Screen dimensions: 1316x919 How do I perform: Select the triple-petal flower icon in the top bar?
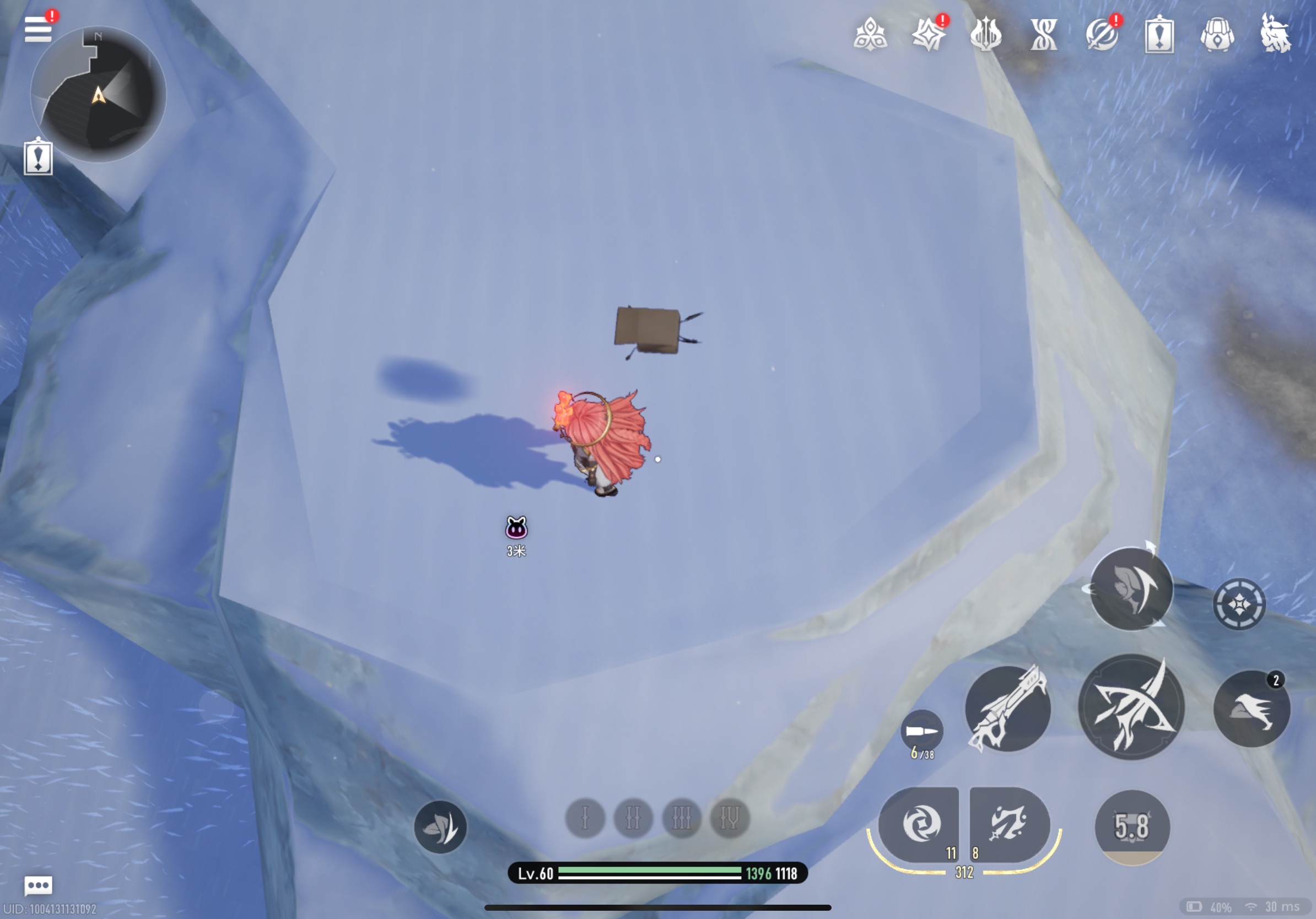click(x=870, y=34)
